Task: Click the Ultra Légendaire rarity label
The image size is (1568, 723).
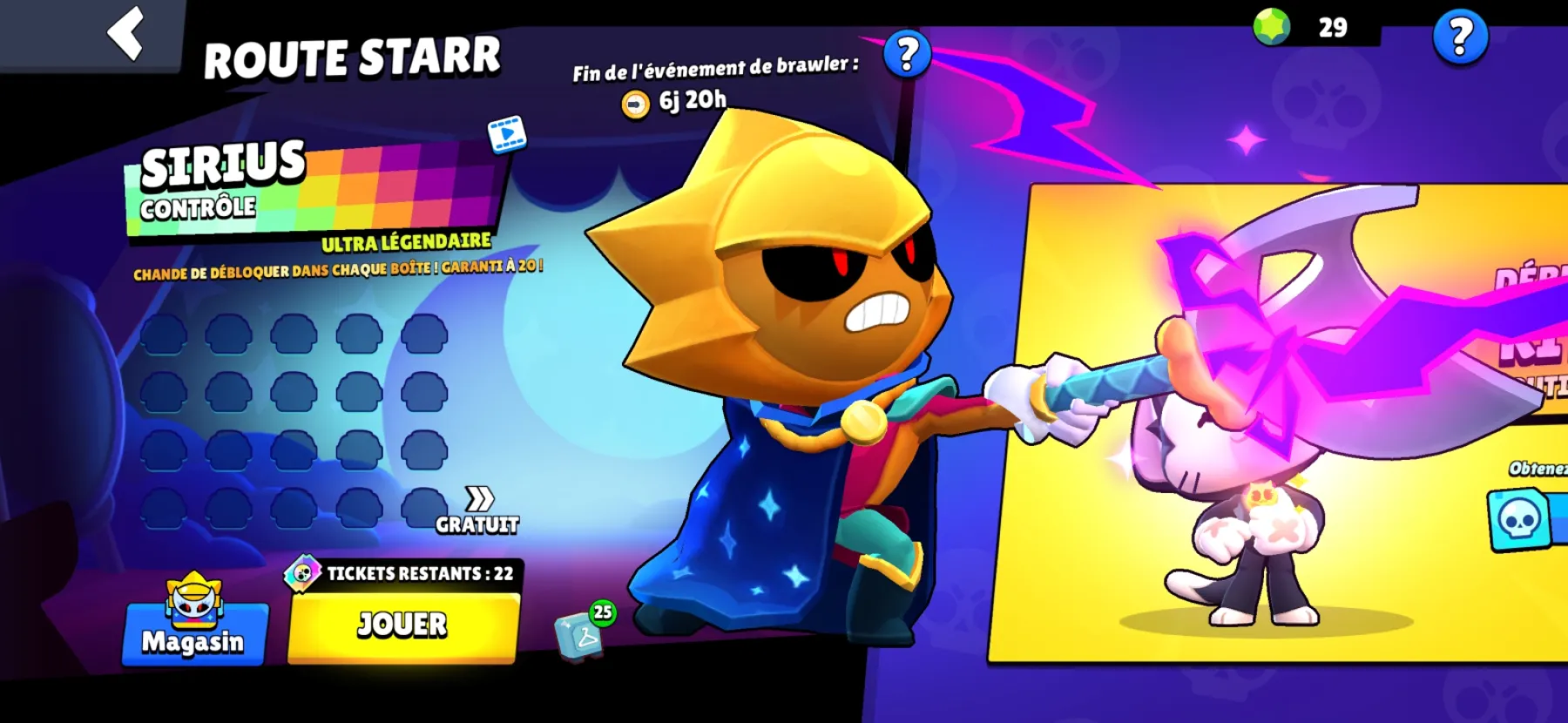Action: pyautogui.click(x=406, y=244)
